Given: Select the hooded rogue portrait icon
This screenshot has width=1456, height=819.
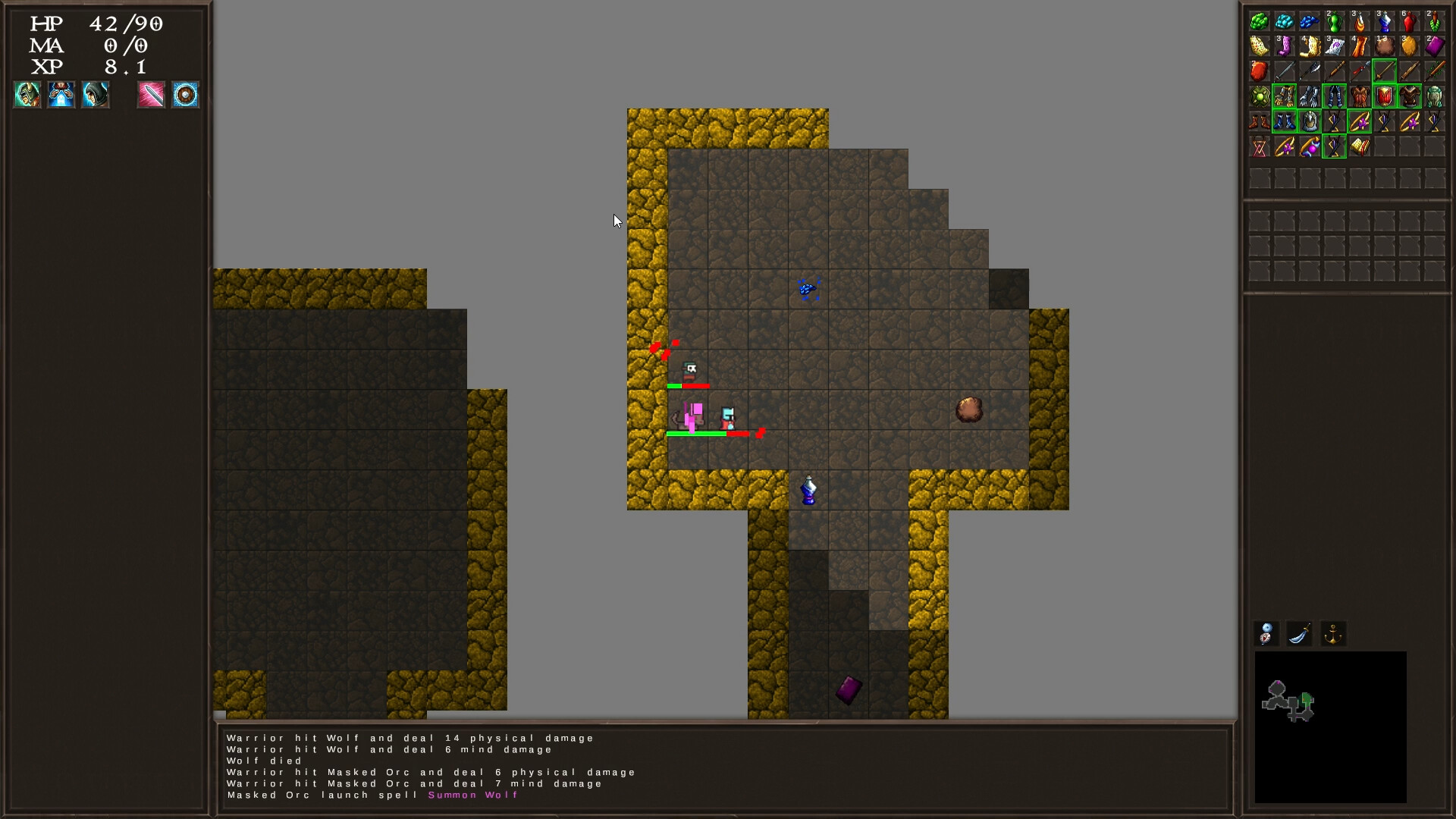Looking at the screenshot, I should coord(96,94).
